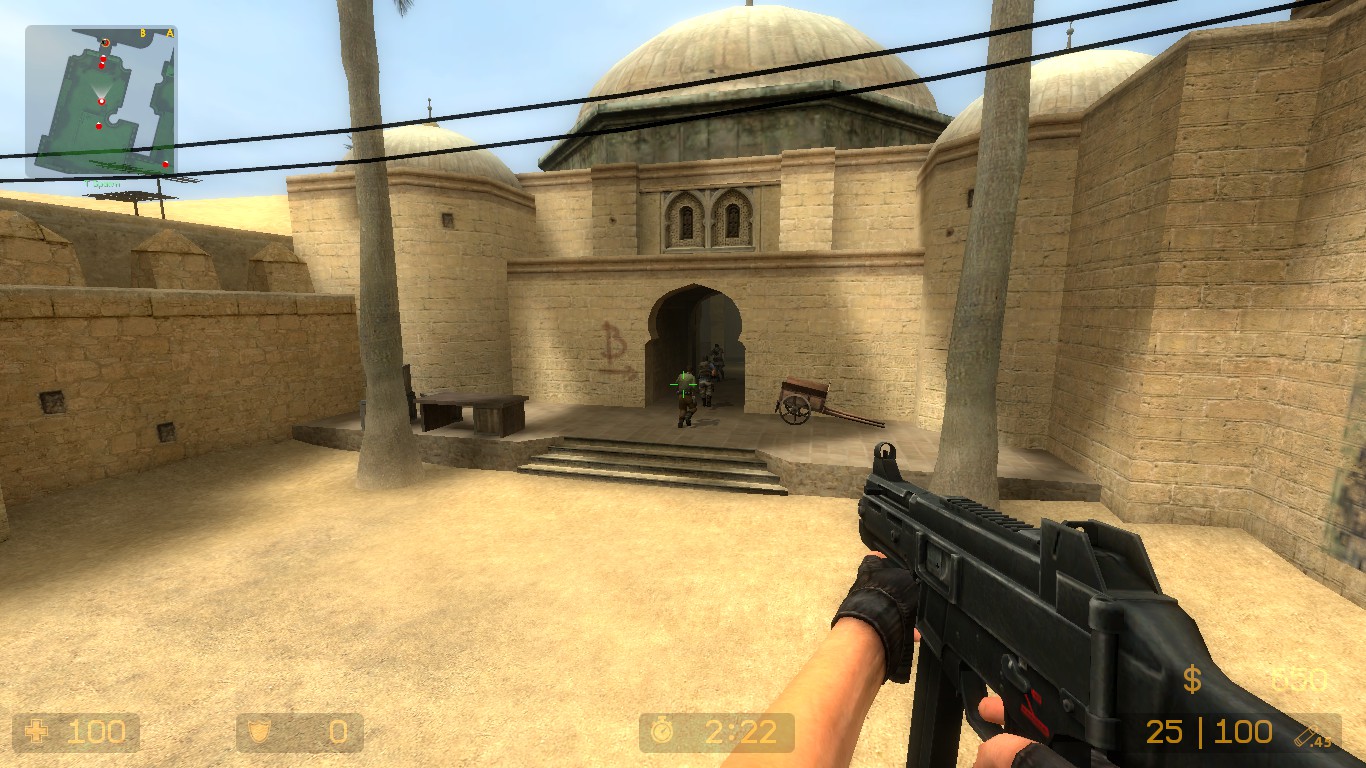
Task: Click the radar minimap panel
Action: coord(100,100)
